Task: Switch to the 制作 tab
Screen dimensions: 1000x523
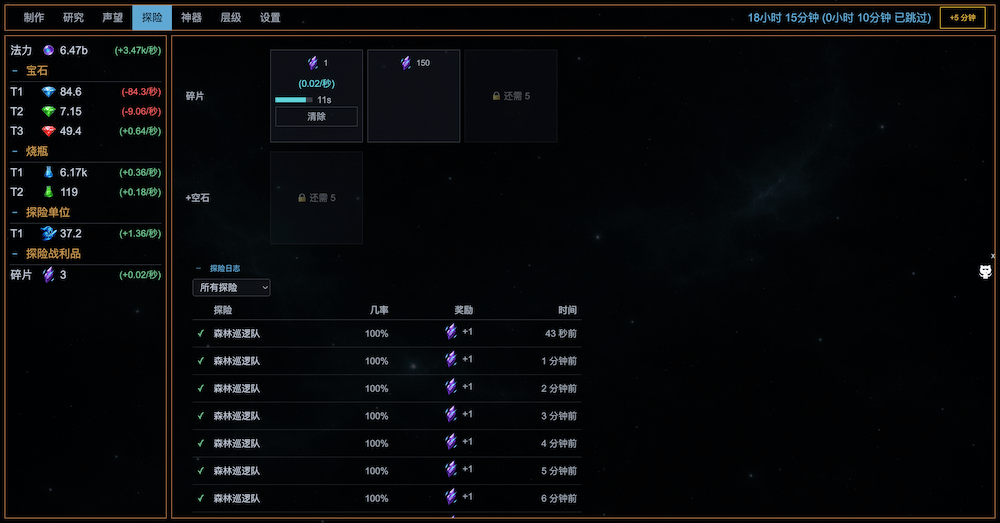Action: (x=34, y=18)
